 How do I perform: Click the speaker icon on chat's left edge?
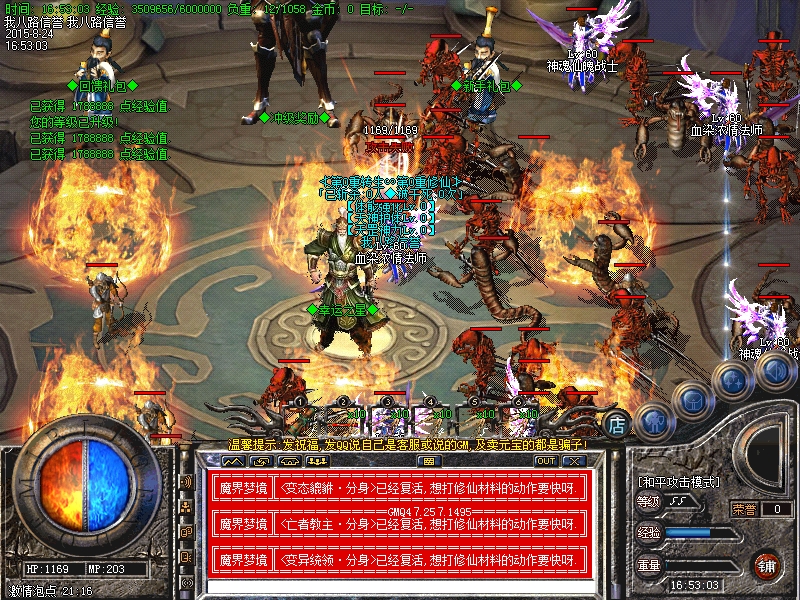point(186,482)
